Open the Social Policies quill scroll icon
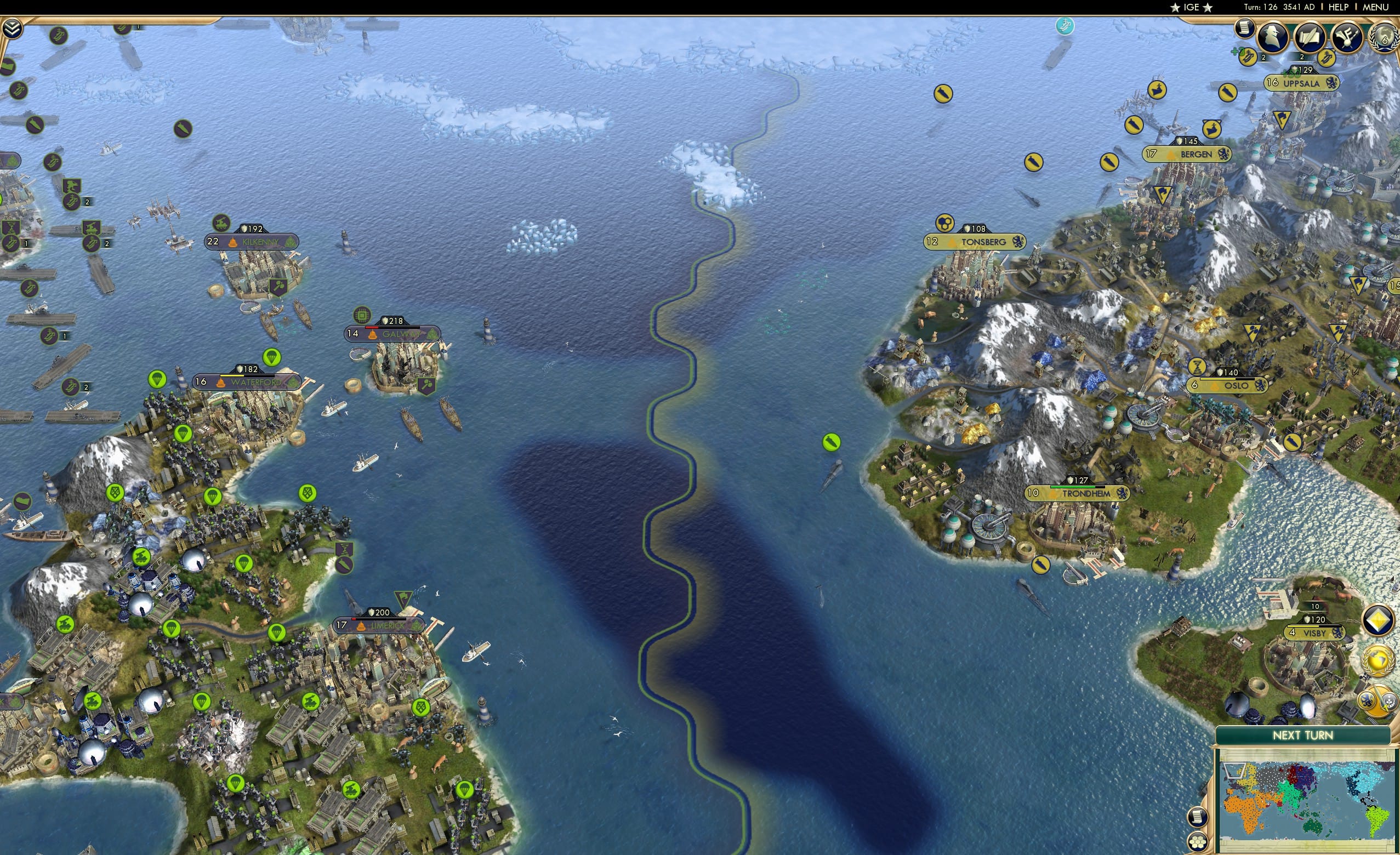Image resolution: width=1400 pixels, height=855 pixels. click(1310, 36)
